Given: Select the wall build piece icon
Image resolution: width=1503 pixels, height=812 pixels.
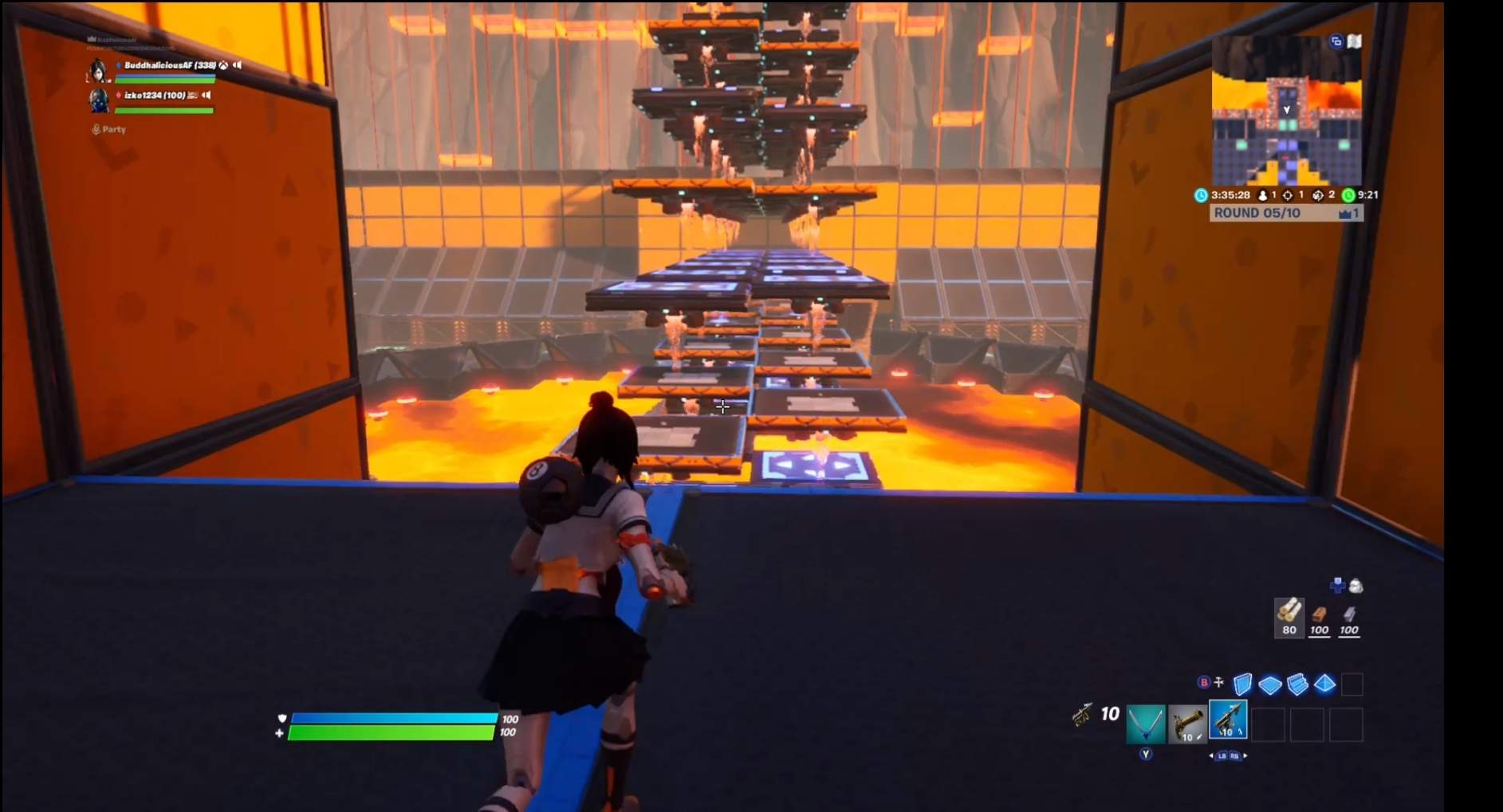Looking at the screenshot, I should pos(1242,685).
